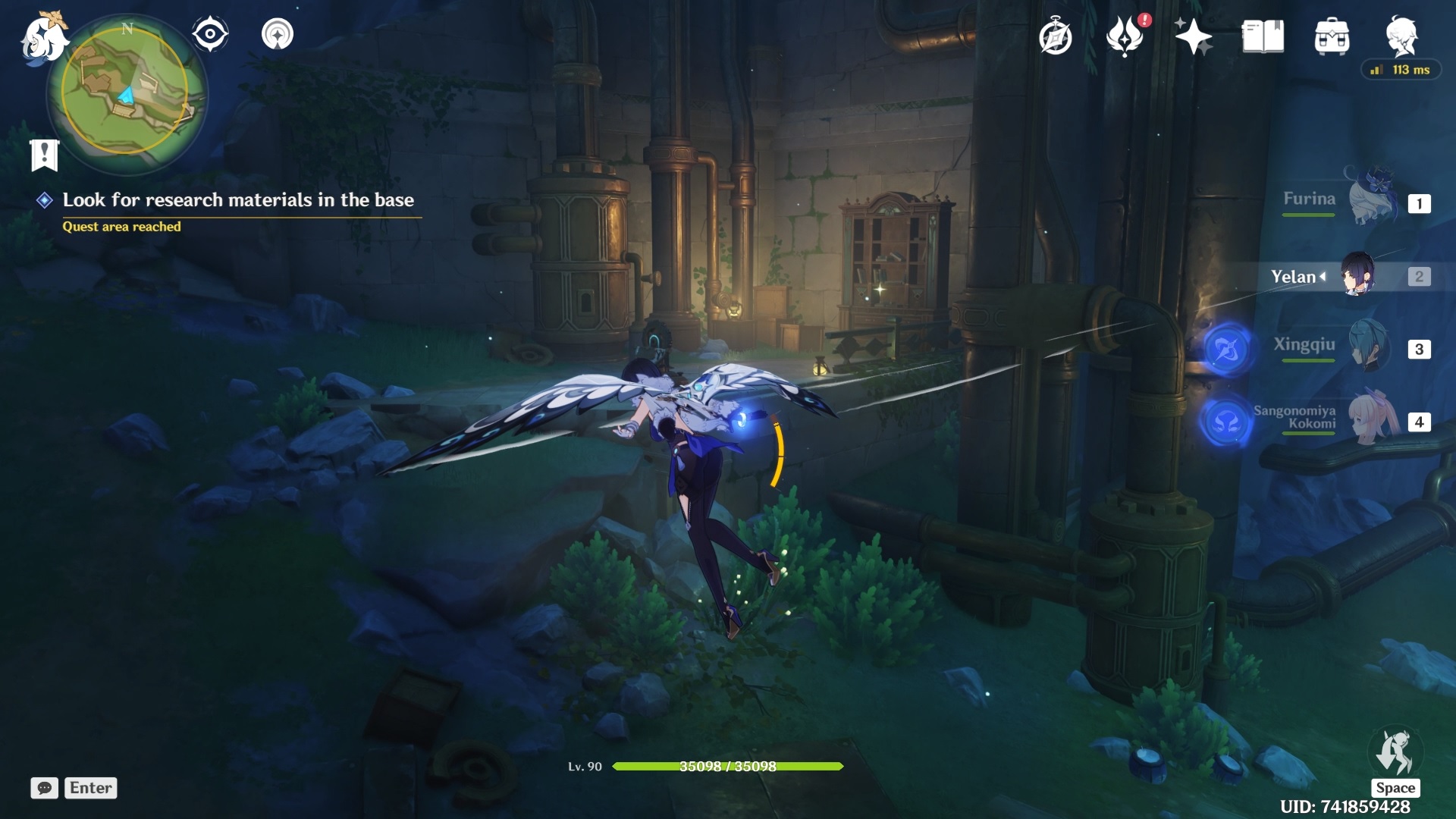Viewport: 1456px width, 819px height.
Task: Open the signal tower icon beside the minimap
Action: coord(278,34)
